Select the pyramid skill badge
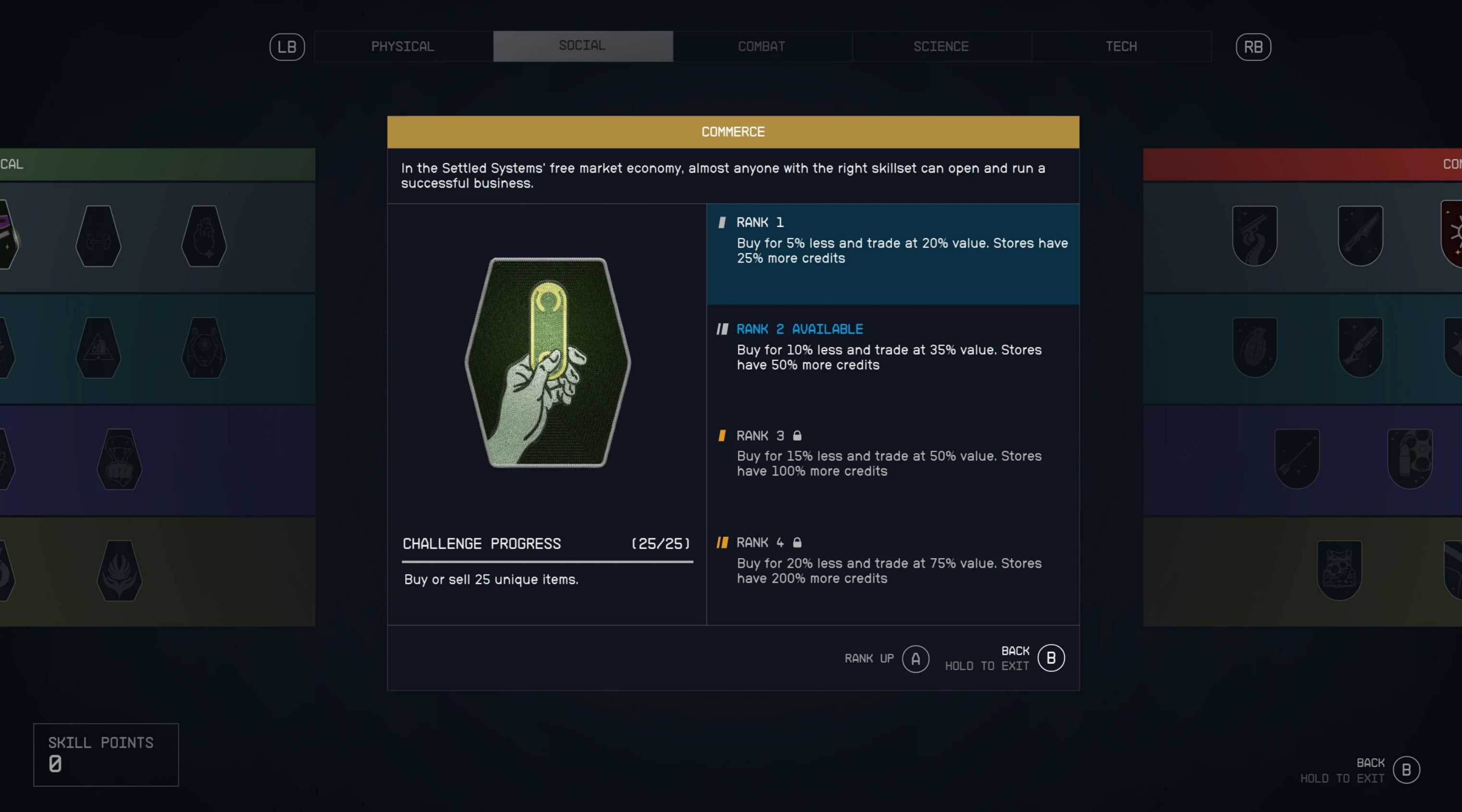 pos(98,347)
